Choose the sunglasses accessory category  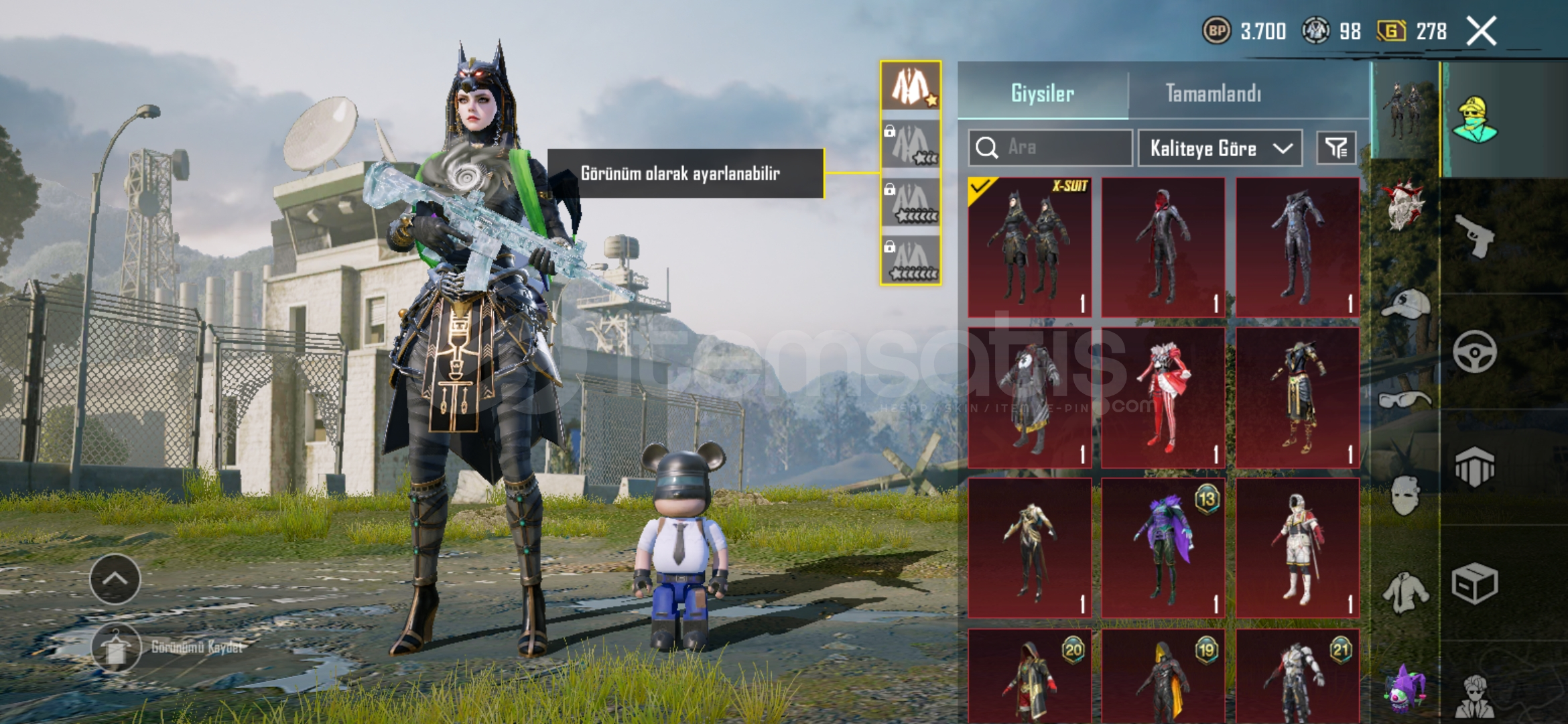[x=1405, y=400]
